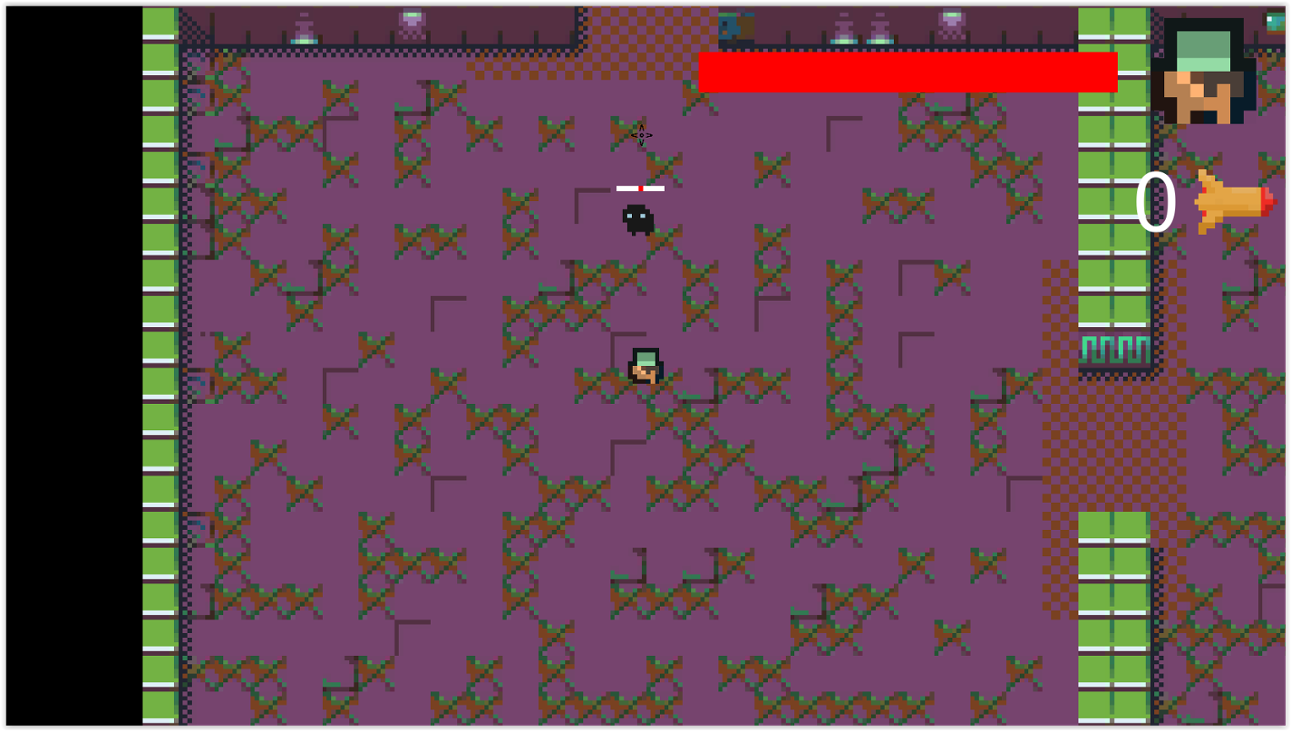Click the gun muzzle's red tip on the HUD

coord(1268,202)
